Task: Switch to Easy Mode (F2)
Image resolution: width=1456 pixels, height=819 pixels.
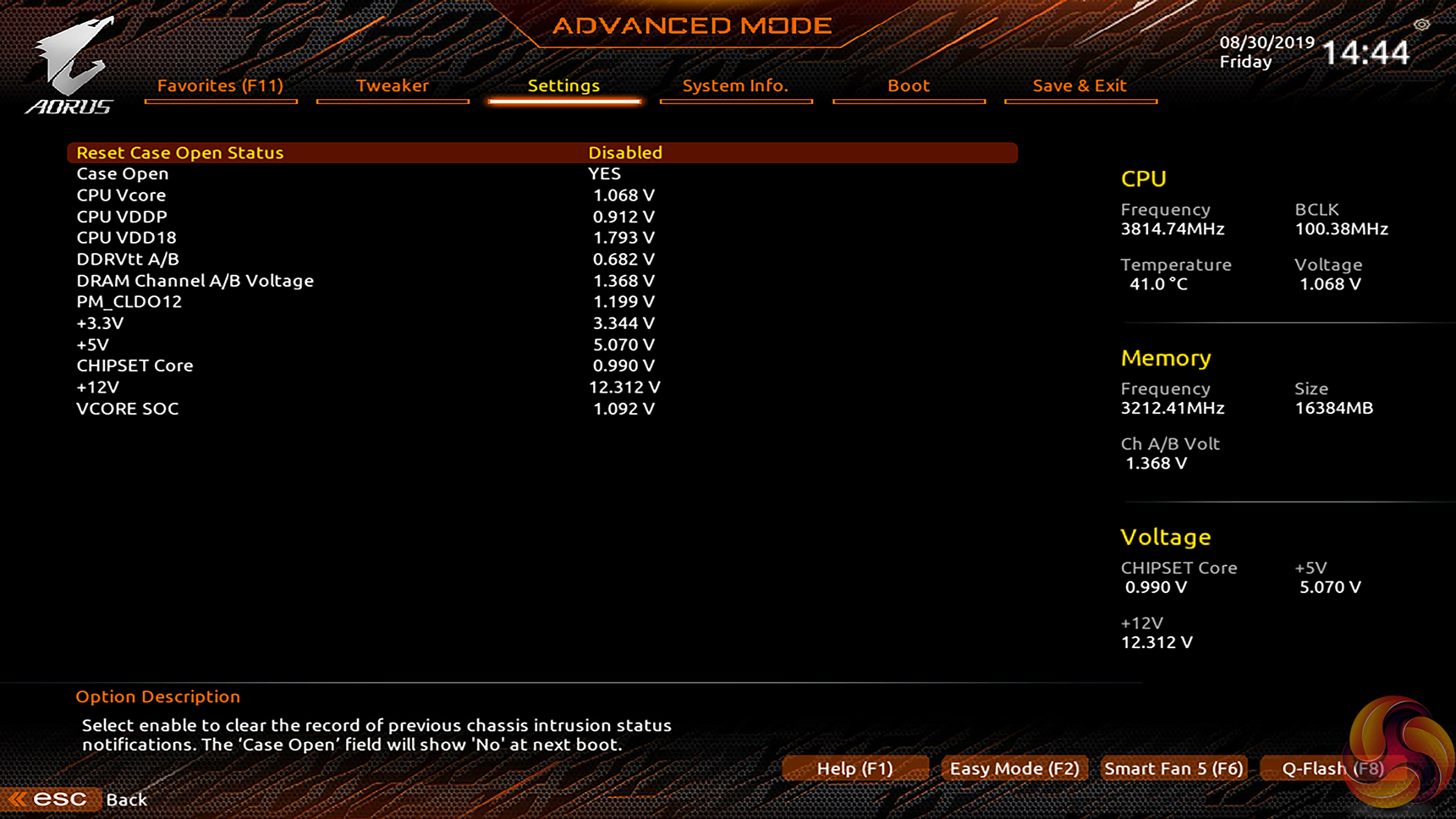Action: click(x=1014, y=768)
